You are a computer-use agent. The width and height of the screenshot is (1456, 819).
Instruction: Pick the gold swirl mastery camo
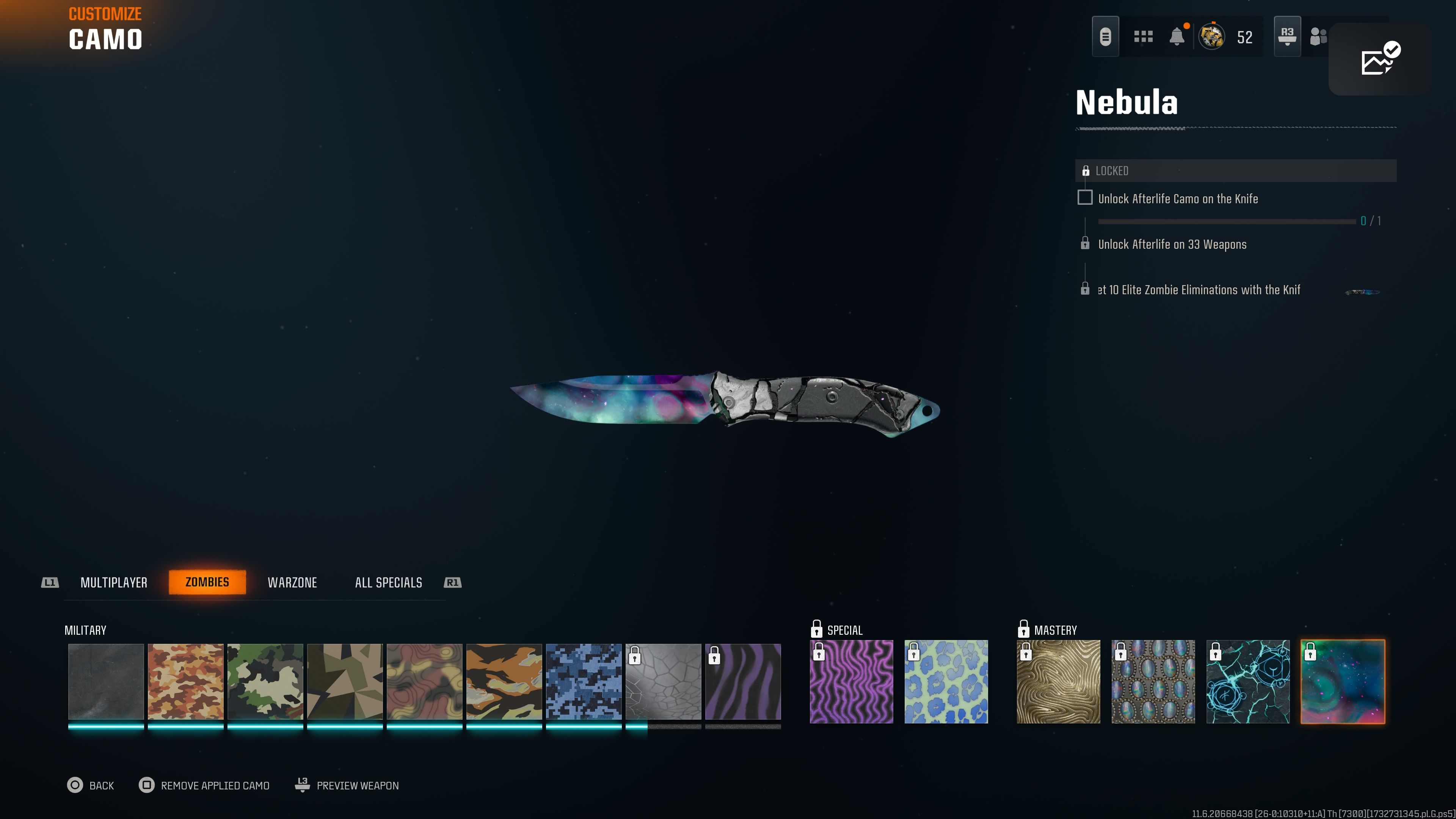tap(1058, 681)
